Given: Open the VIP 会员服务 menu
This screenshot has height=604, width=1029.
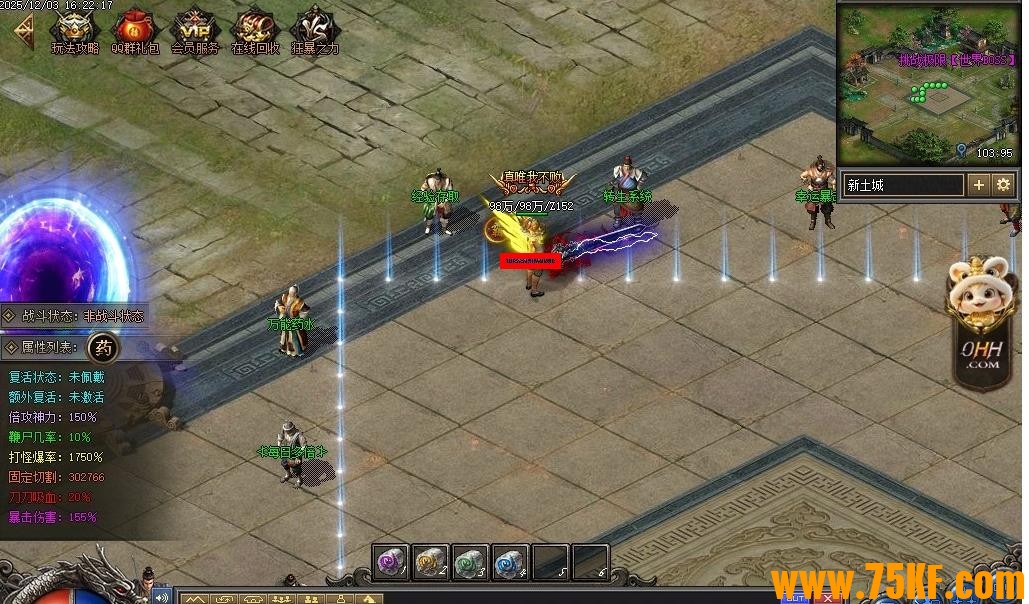Looking at the screenshot, I should 194,28.
